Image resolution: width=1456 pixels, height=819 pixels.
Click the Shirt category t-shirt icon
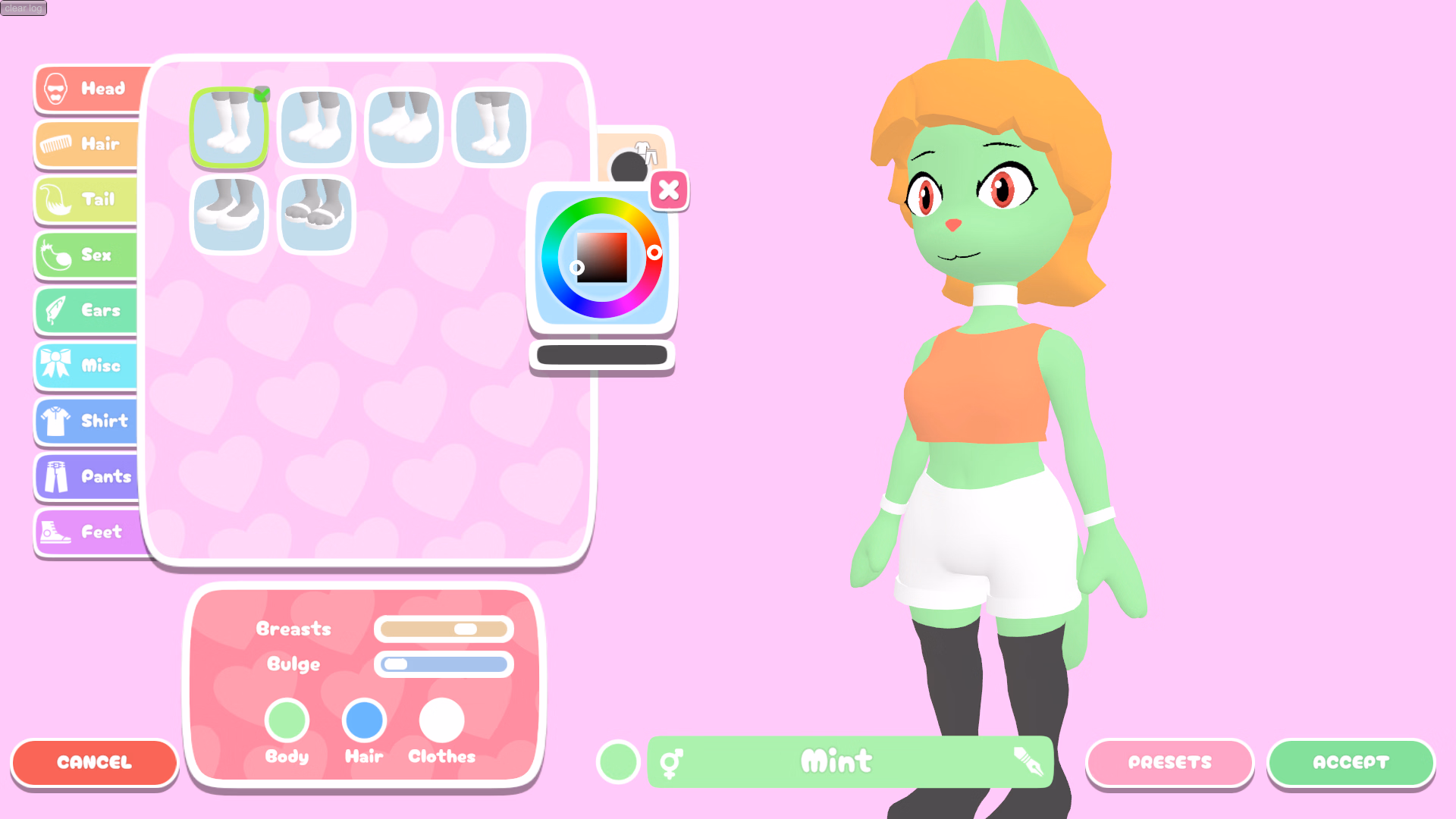[55, 421]
